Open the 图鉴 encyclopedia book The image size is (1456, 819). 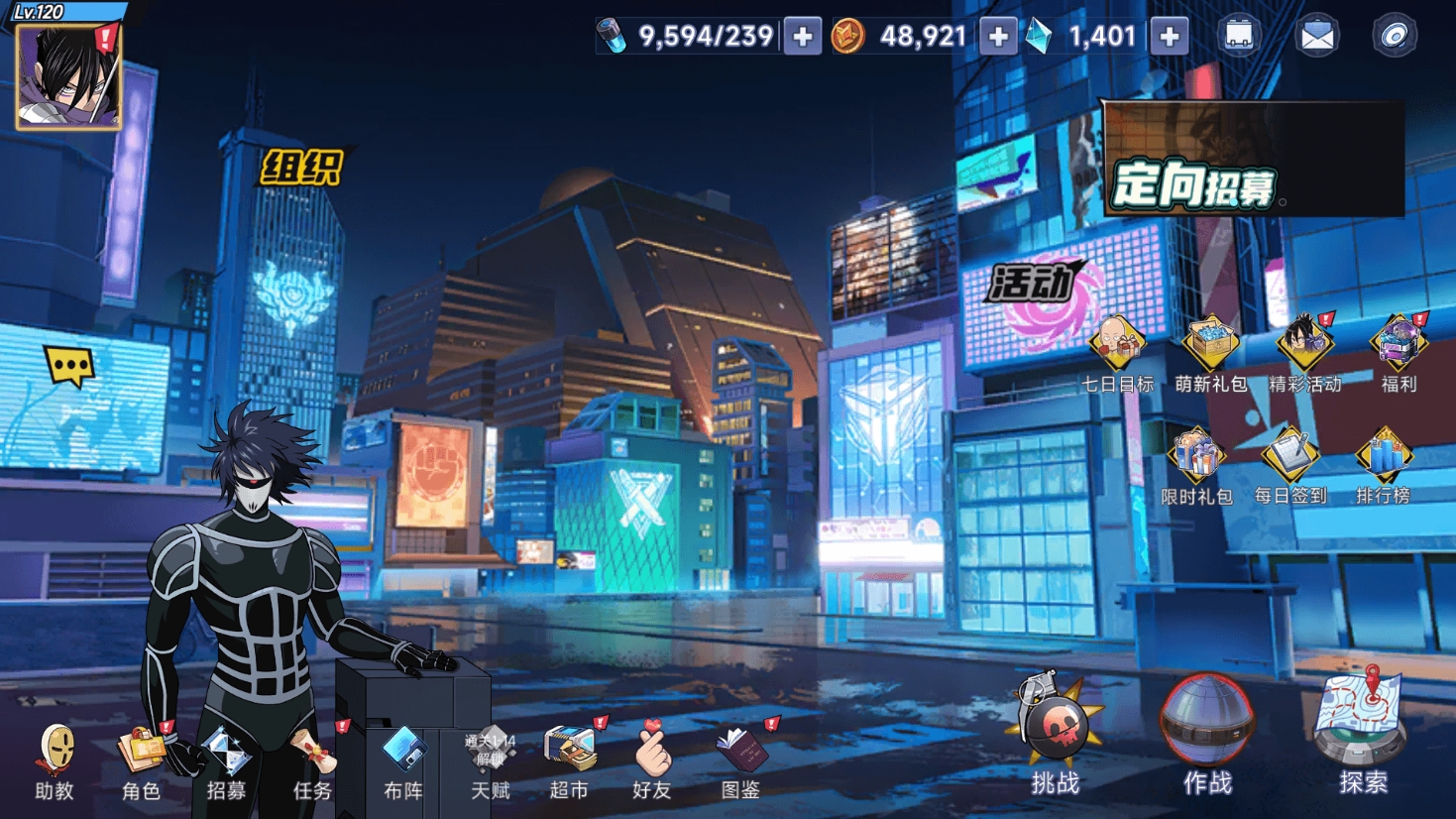tap(740, 760)
